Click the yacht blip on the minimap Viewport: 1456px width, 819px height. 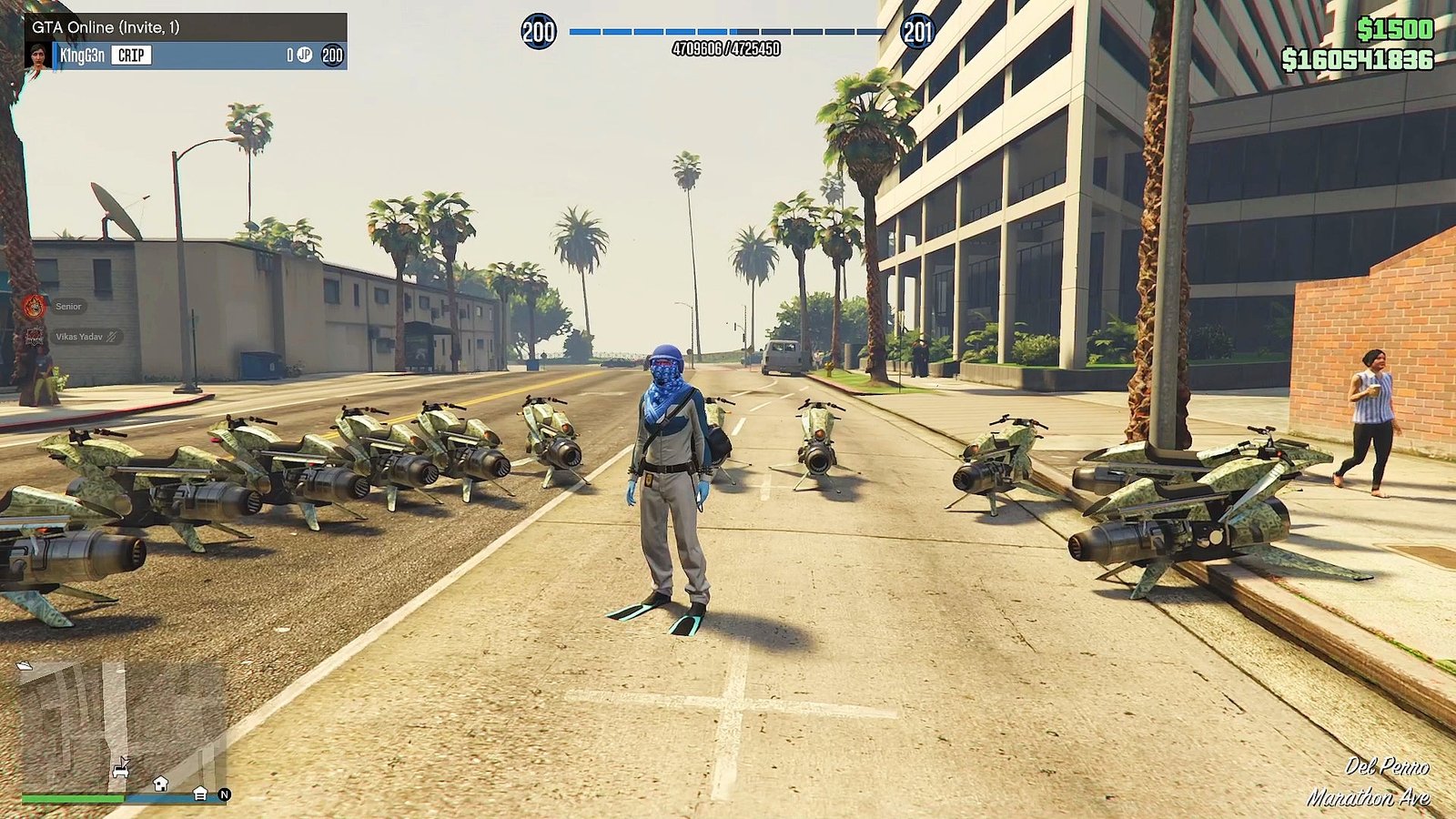coord(25,666)
